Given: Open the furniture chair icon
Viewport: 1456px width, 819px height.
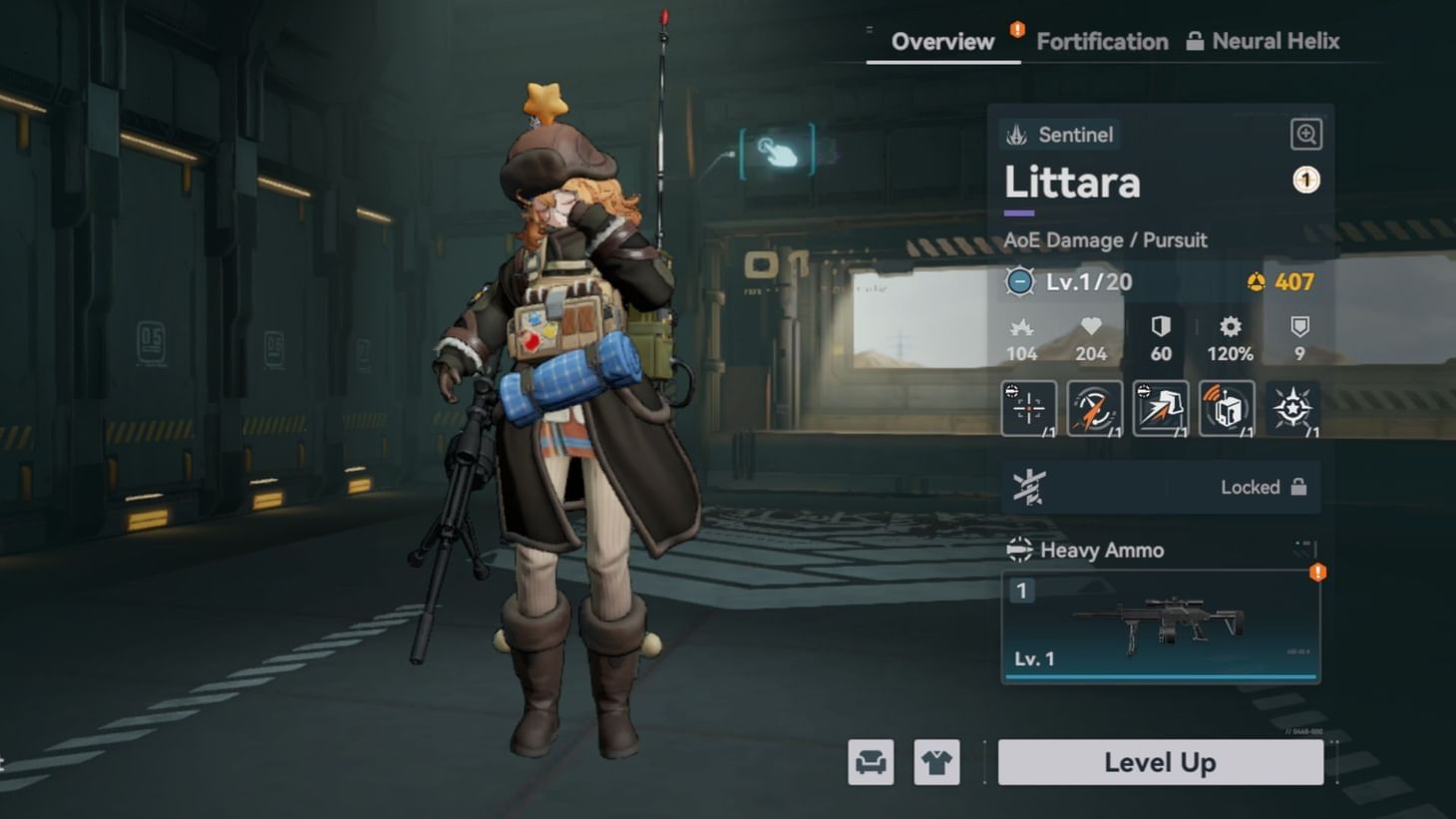Looking at the screenshot, I should pyautogui.click(x=869, y=761).
